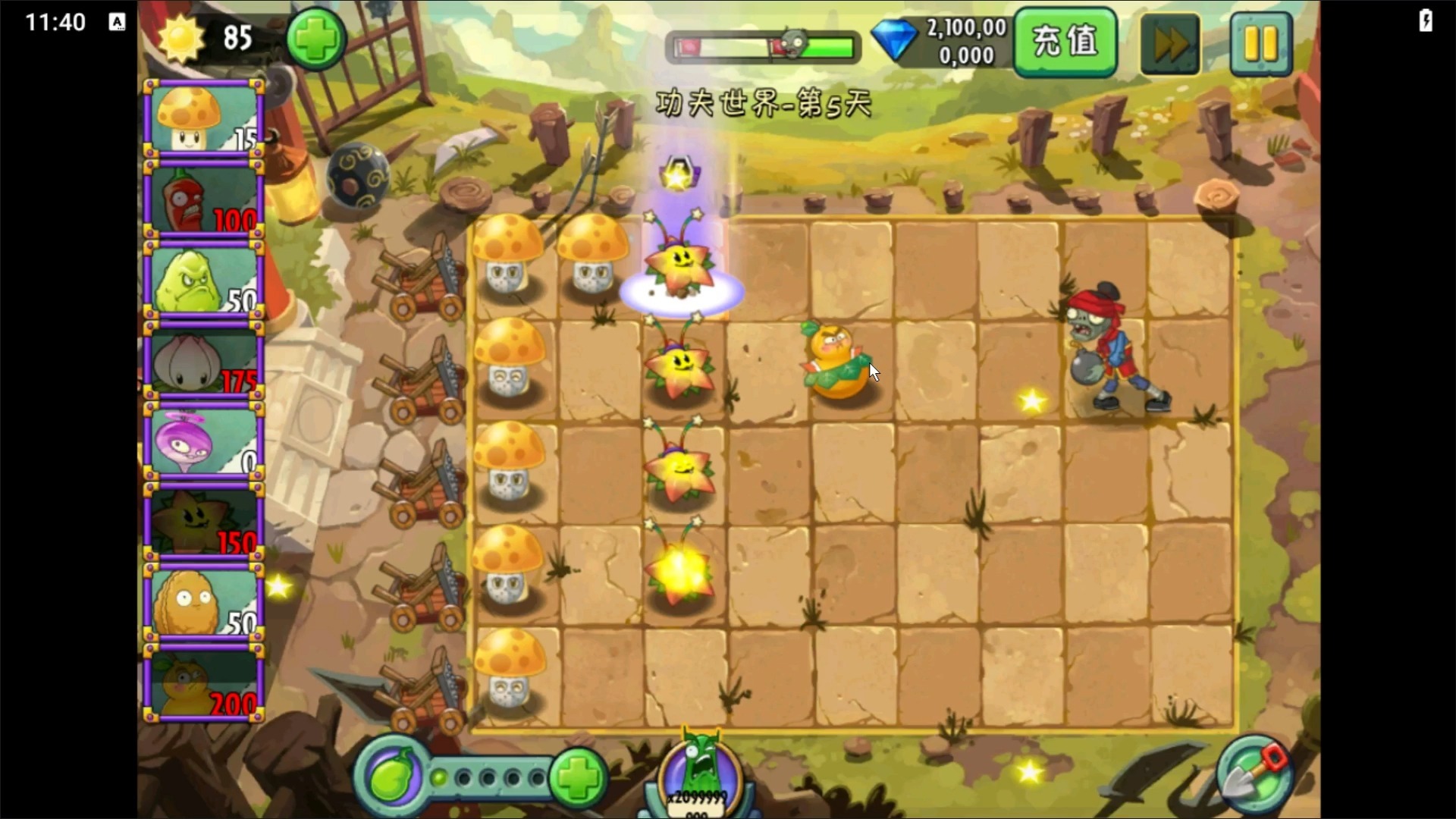Open the 充值 recharge shop

tap(1065, 42)
